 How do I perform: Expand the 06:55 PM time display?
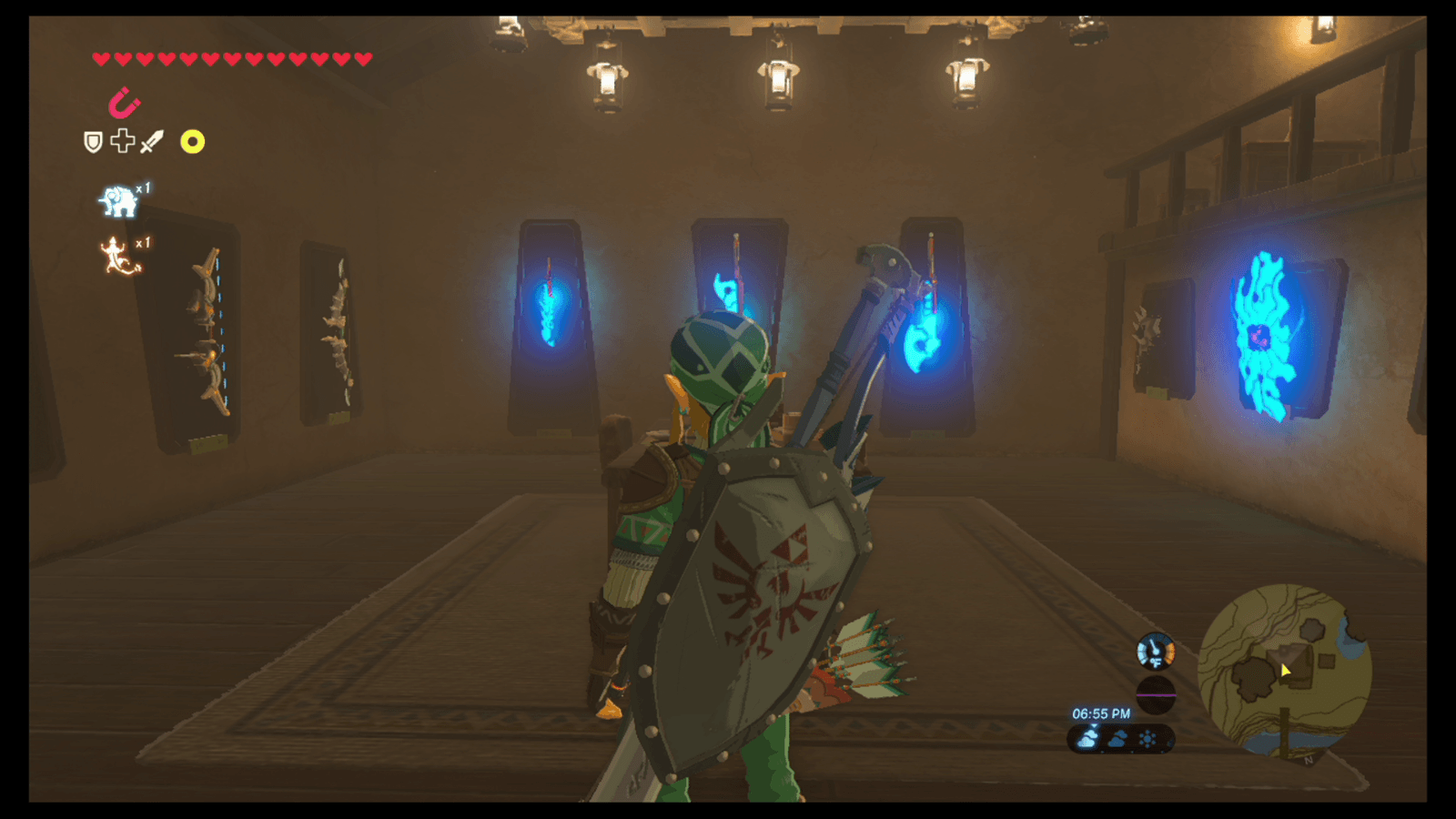coord(1102,713)
